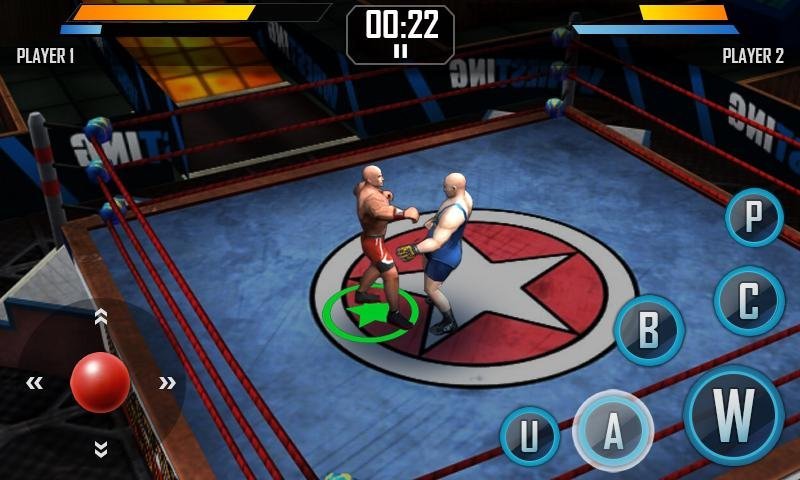
Task: Move down with the joystick's down arrows
Action: [100, 449]
